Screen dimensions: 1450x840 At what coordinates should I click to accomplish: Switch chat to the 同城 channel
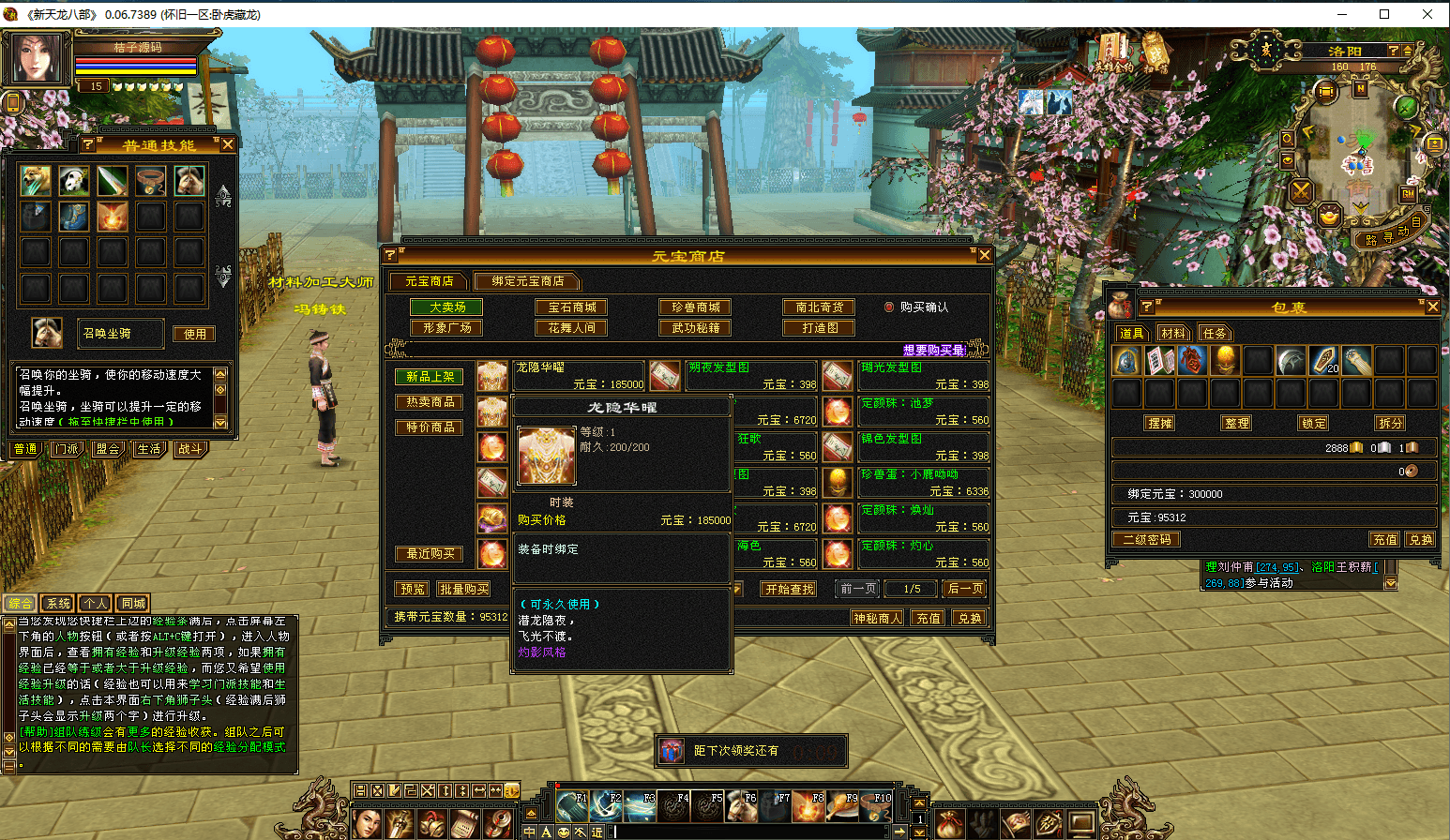click(133, 604)
